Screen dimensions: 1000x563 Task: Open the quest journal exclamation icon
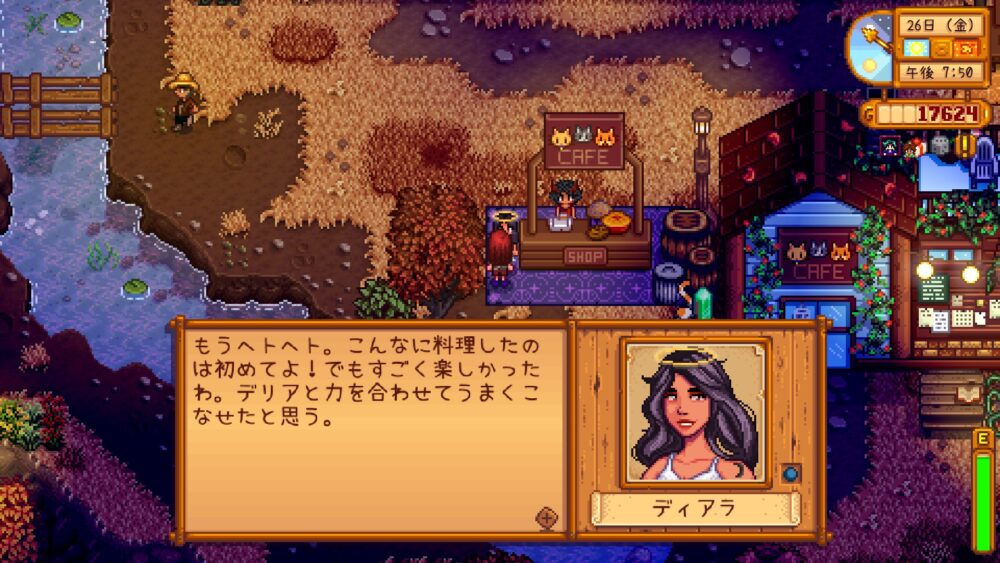[x=967, y=145]
